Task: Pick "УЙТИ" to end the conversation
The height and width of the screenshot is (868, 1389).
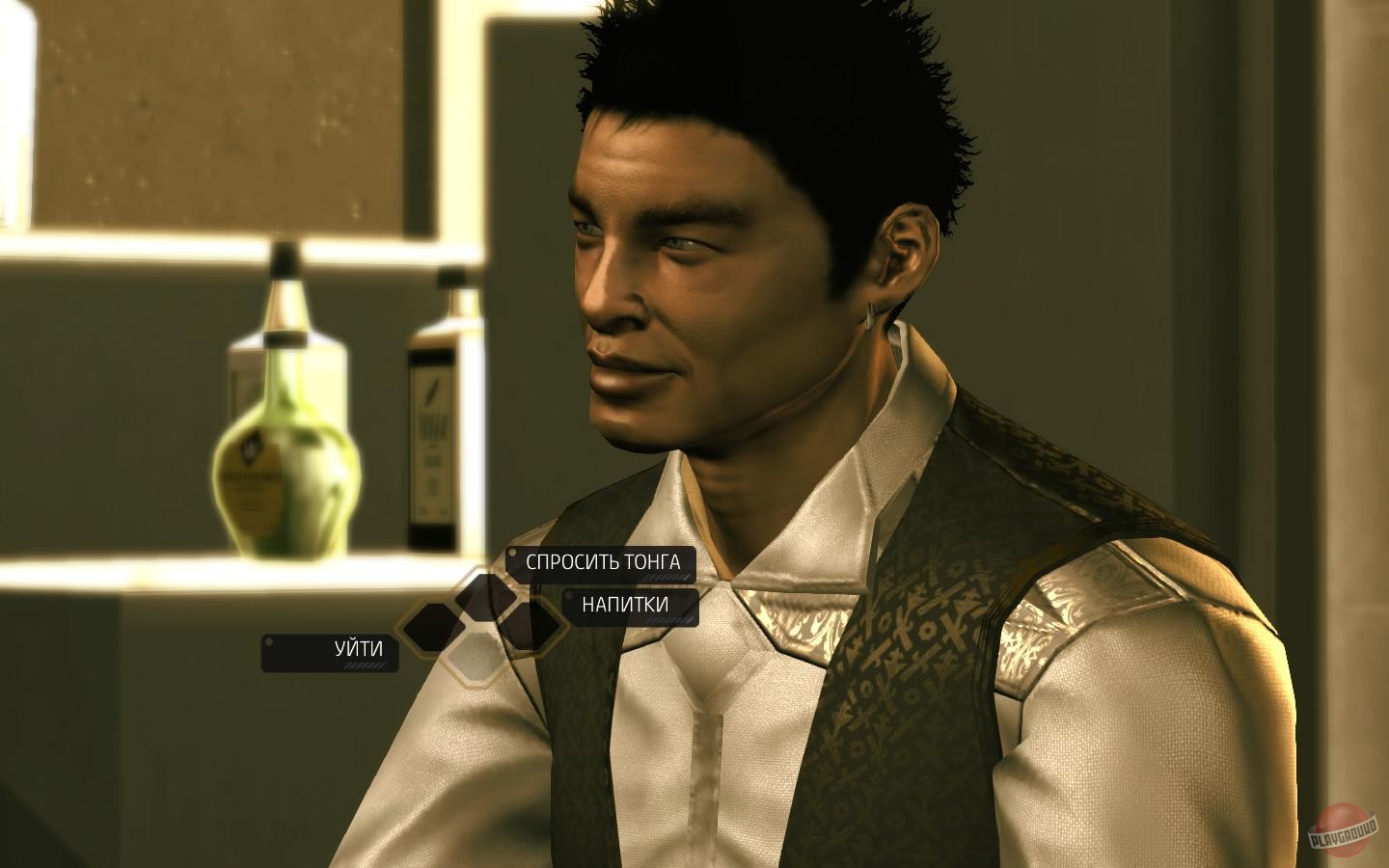Action: coord(357,648)
